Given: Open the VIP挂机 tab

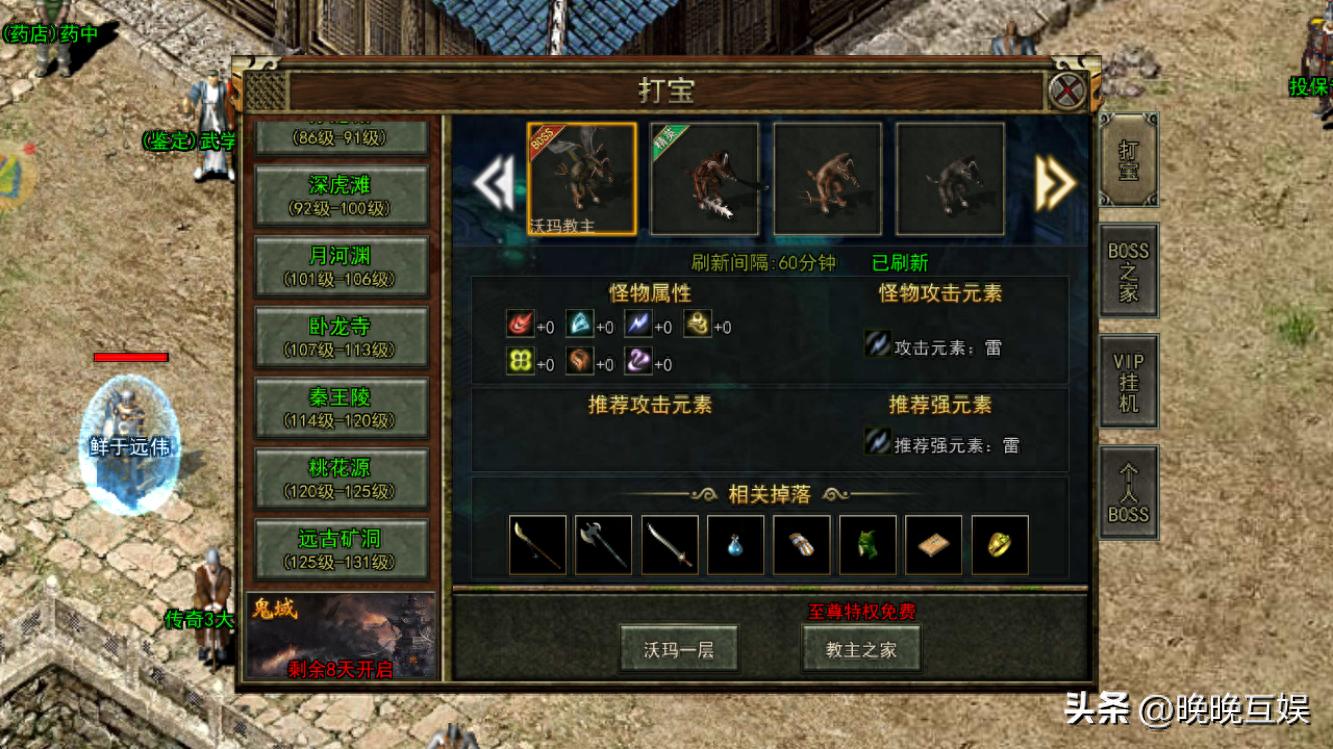Looking at the screenshot, I should pos(1128,381).
